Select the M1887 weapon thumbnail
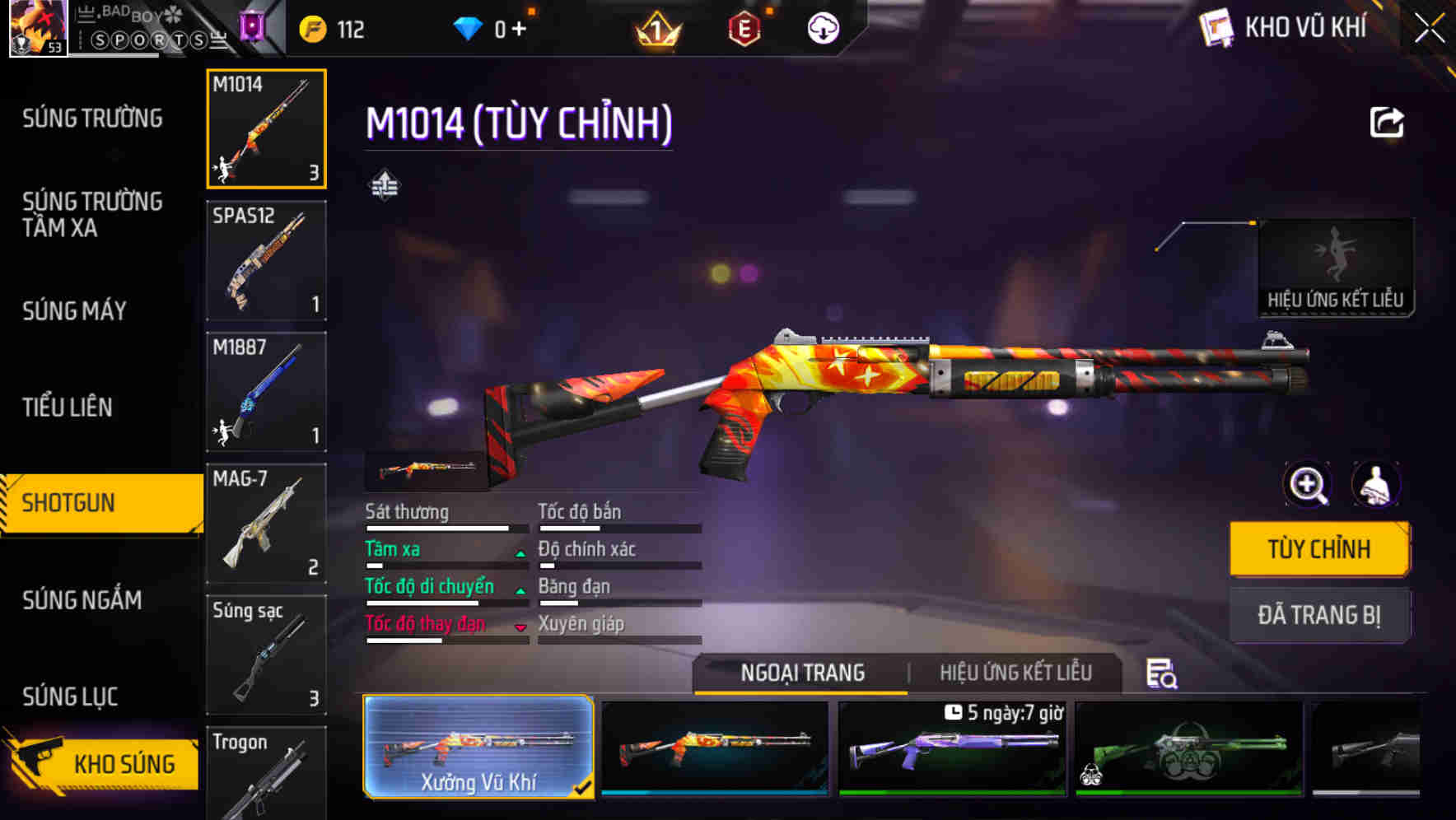 coord(265,391)
